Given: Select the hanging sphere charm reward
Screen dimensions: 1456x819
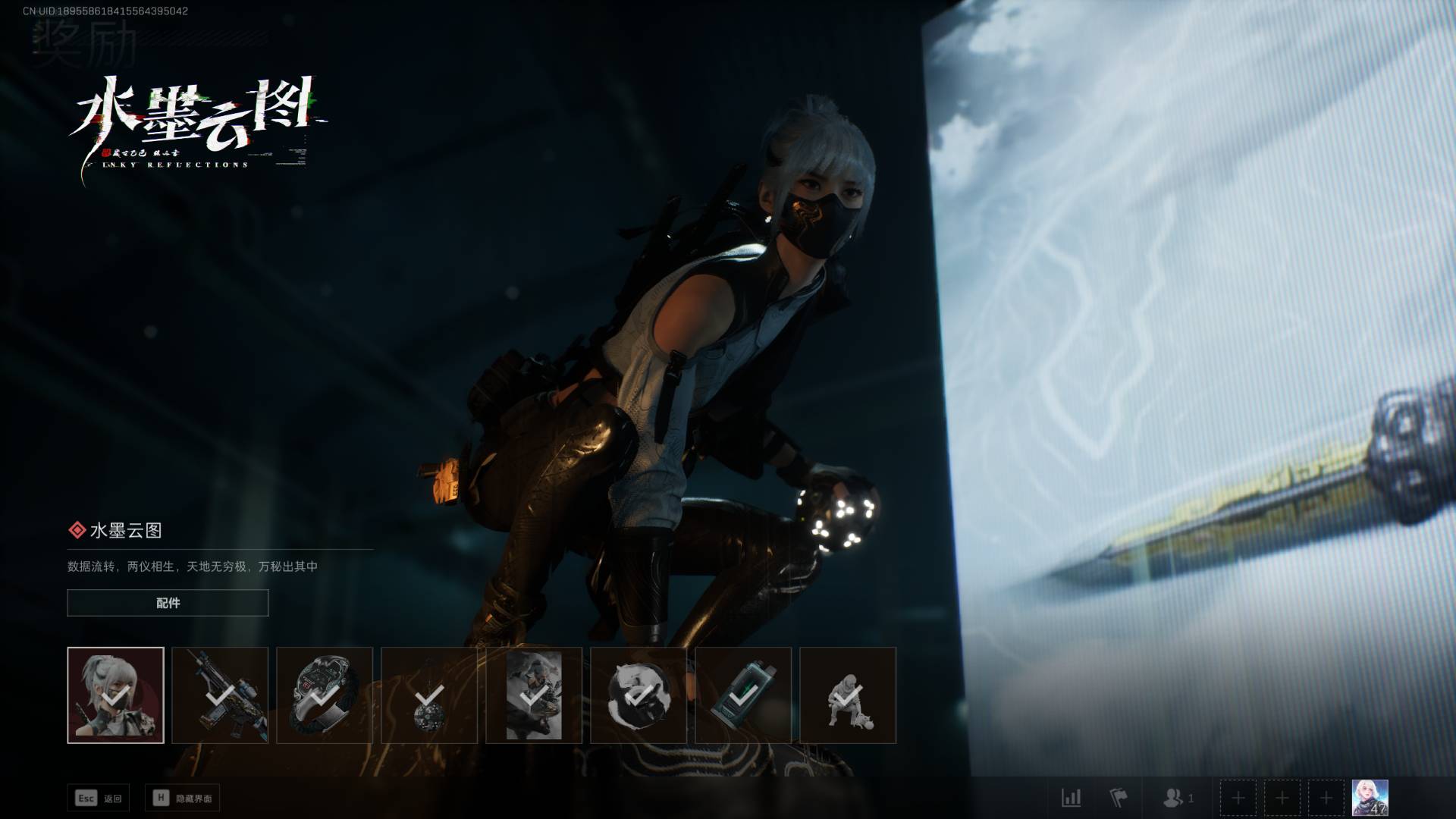Looking at the screenshot, I should point(429,695).
